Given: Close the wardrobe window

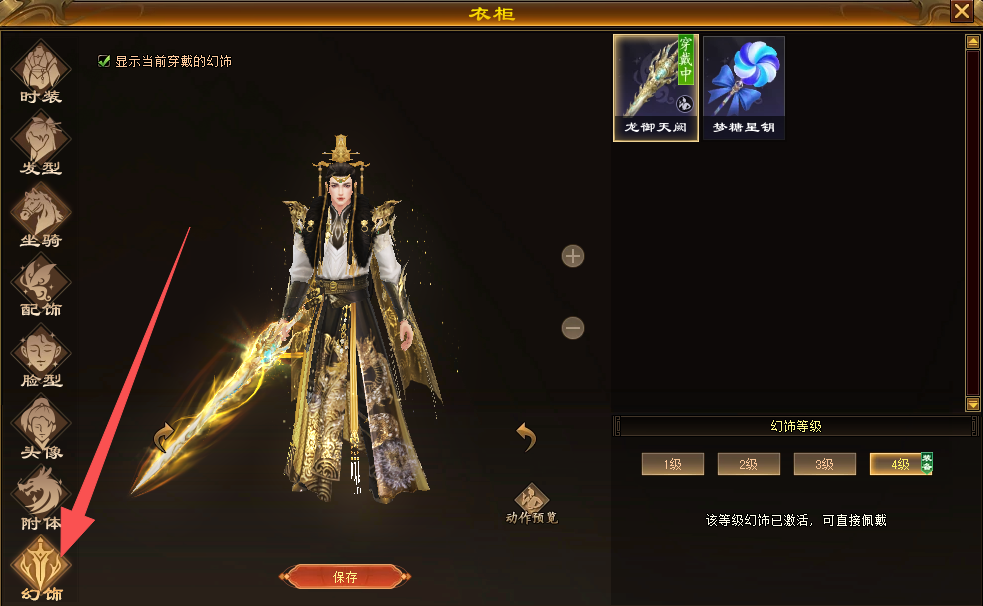Looking at the screenshot, I should point(961,12).
